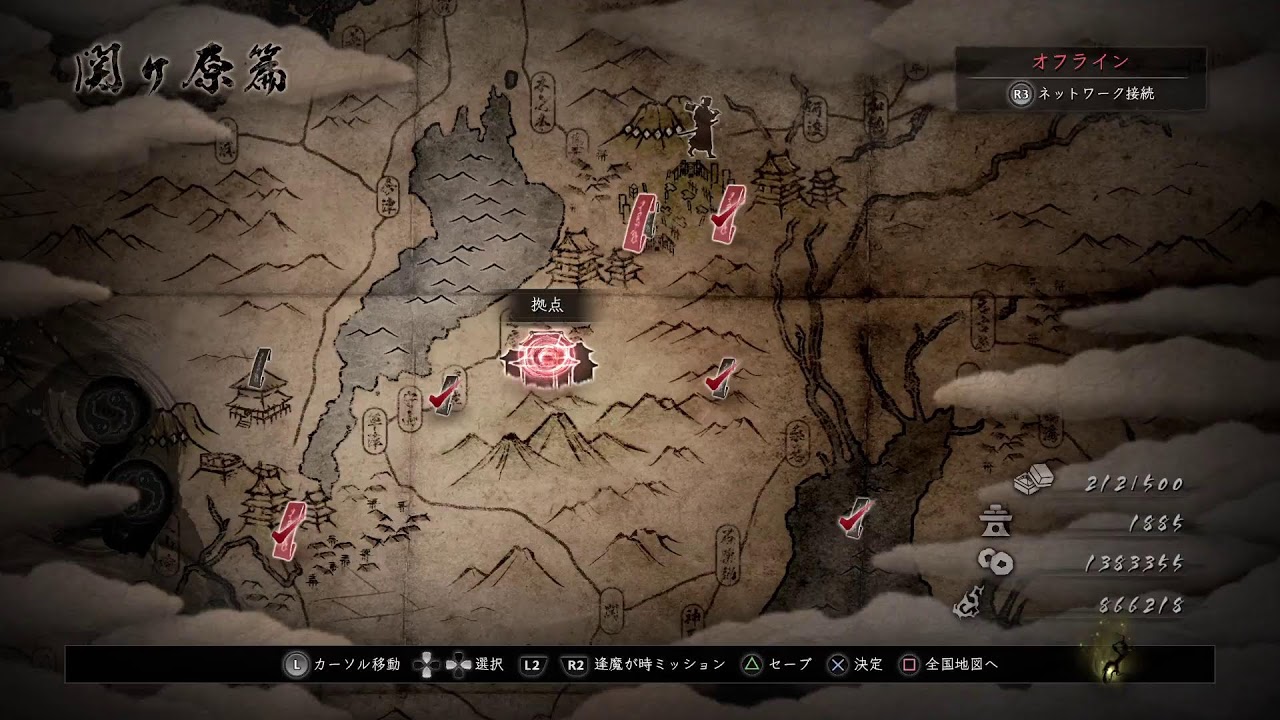Select the samurai silhouette map marker
1280x720 pixels.
(x=698, y=128)
